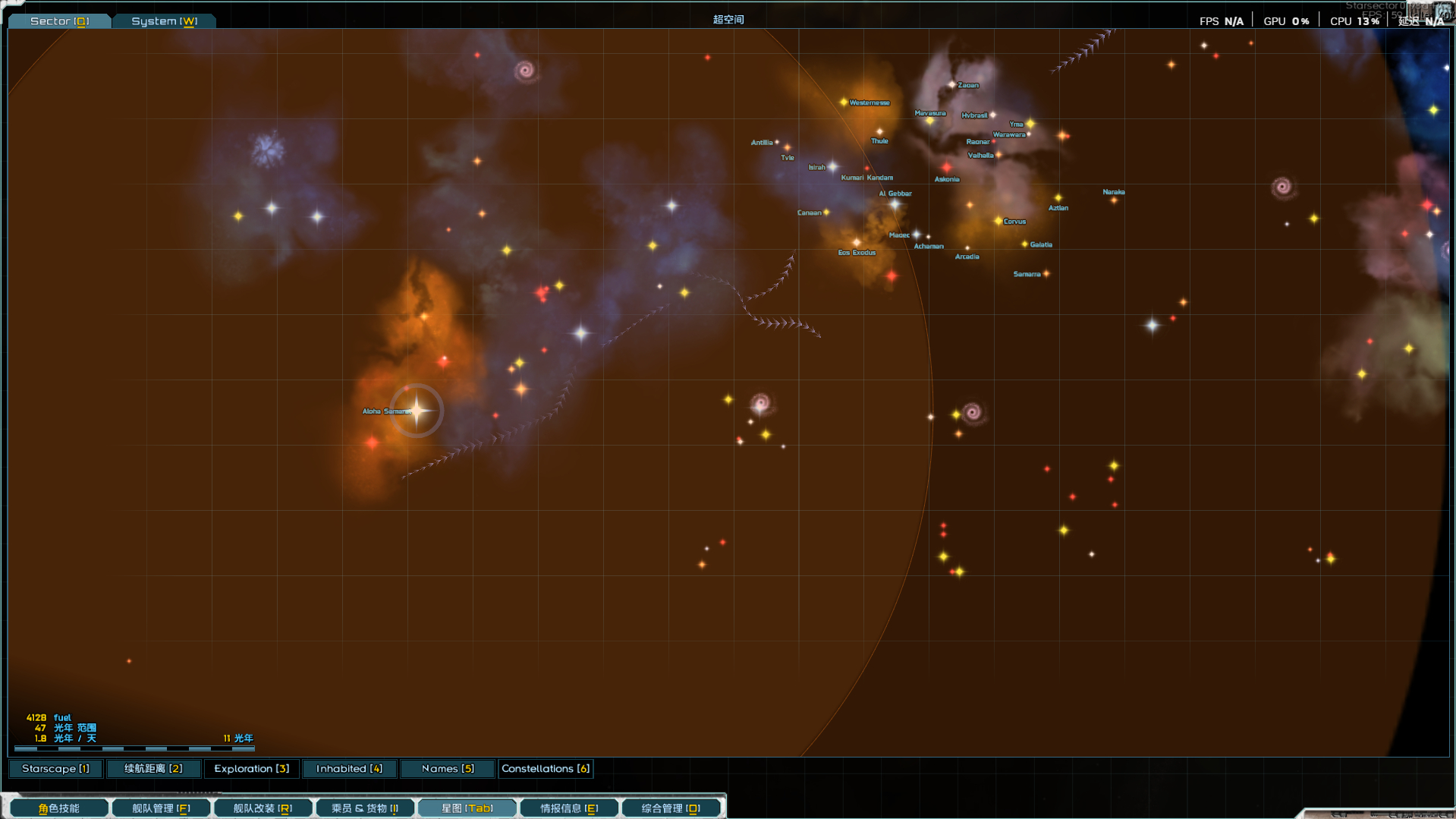Toggle the 续航距离 range filter
Image resolution: width=1456 pixels, height=819 pixels.
tap(153, 769)
